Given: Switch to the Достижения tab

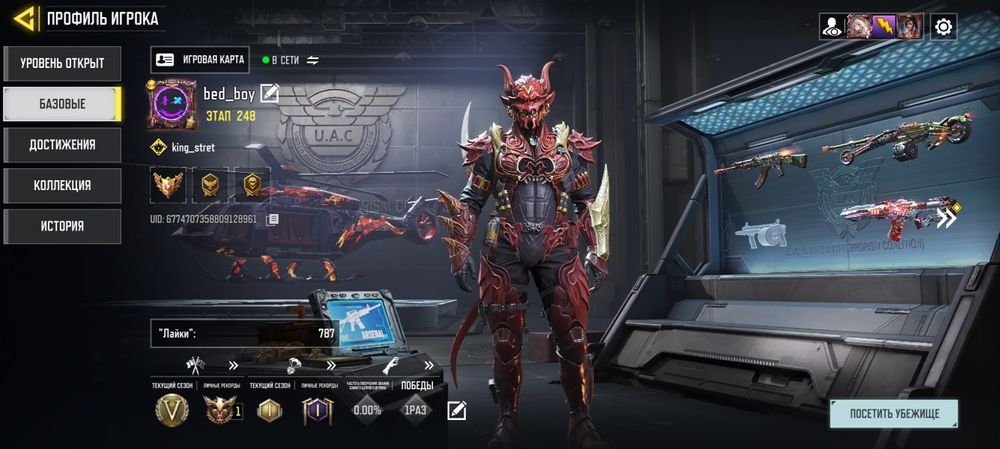Looking at the screenshot, I should point(62,145).
